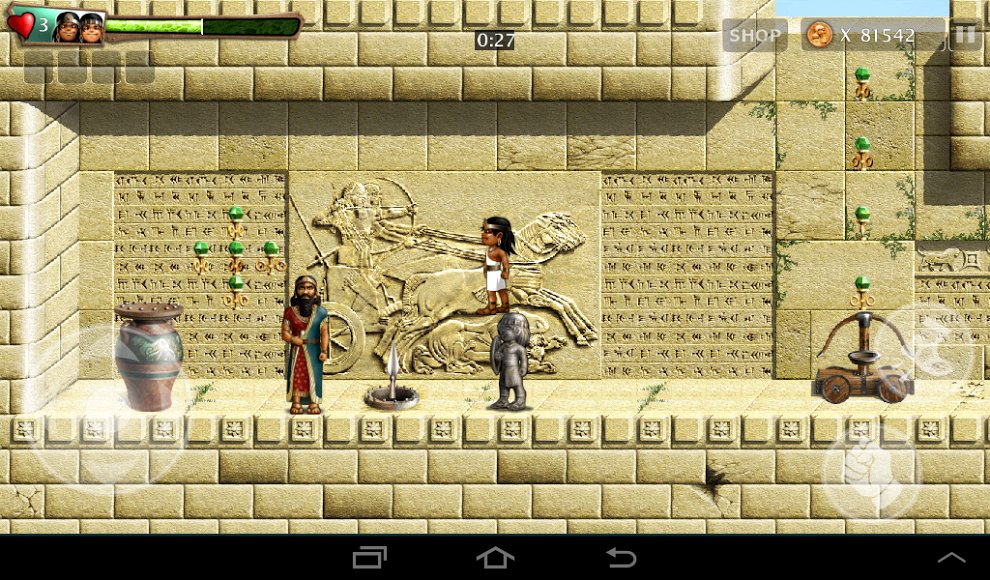The image size is (990, 580).
Task: Open Android recent apps
Action: tap(369, 557)
